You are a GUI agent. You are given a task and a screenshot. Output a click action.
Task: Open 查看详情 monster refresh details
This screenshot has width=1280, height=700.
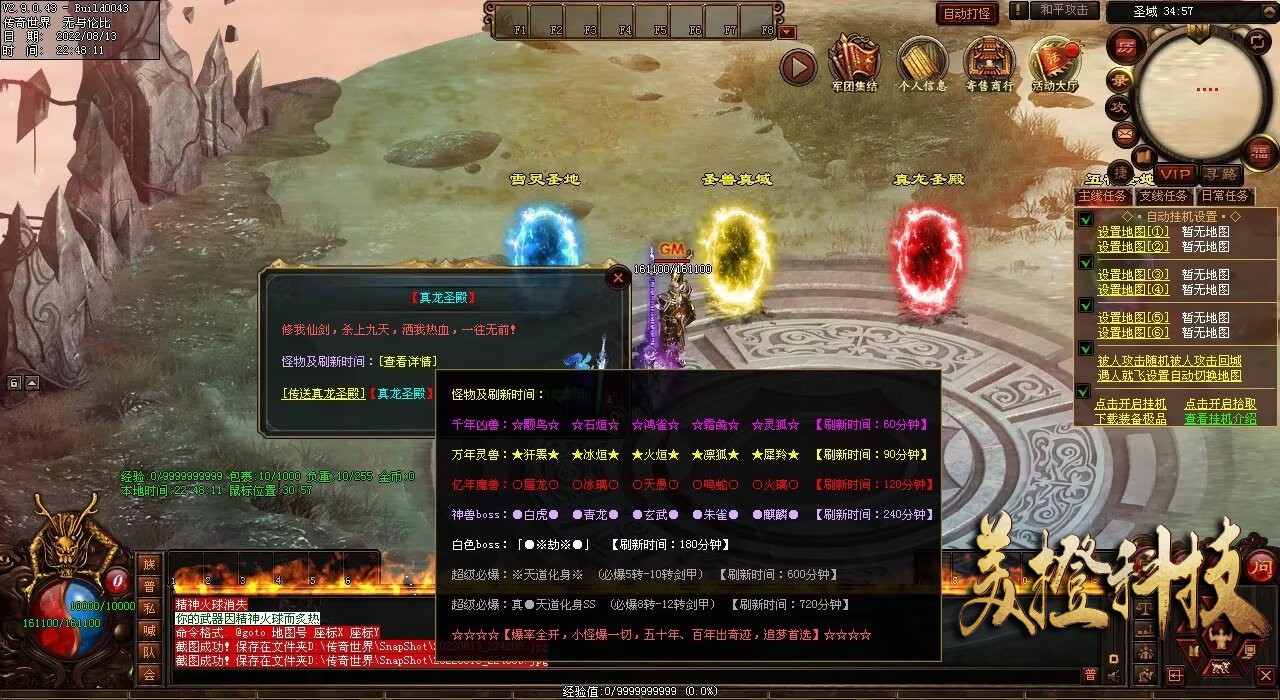tap(407, 361)
